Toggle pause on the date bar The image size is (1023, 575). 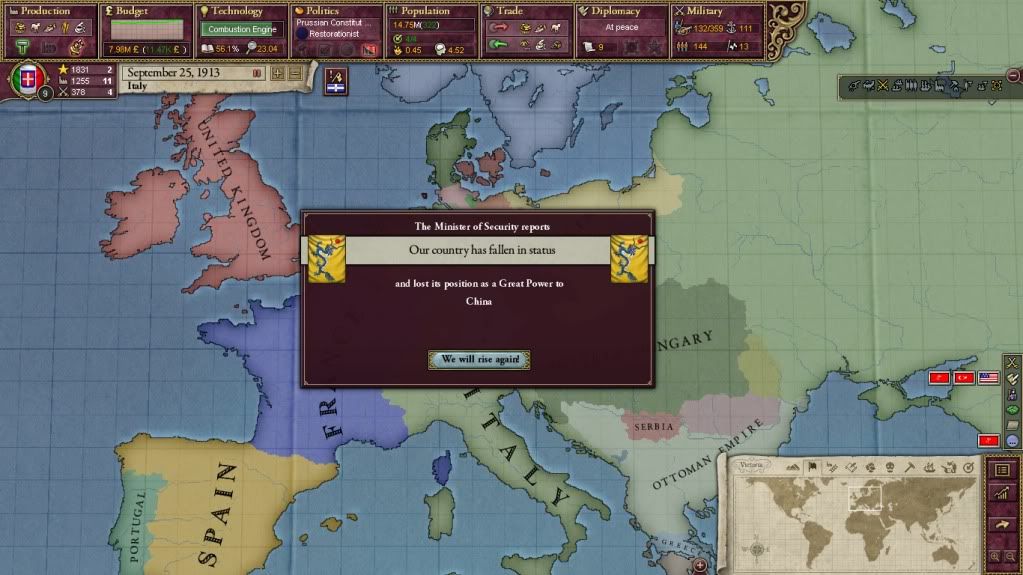coord(257,74)
